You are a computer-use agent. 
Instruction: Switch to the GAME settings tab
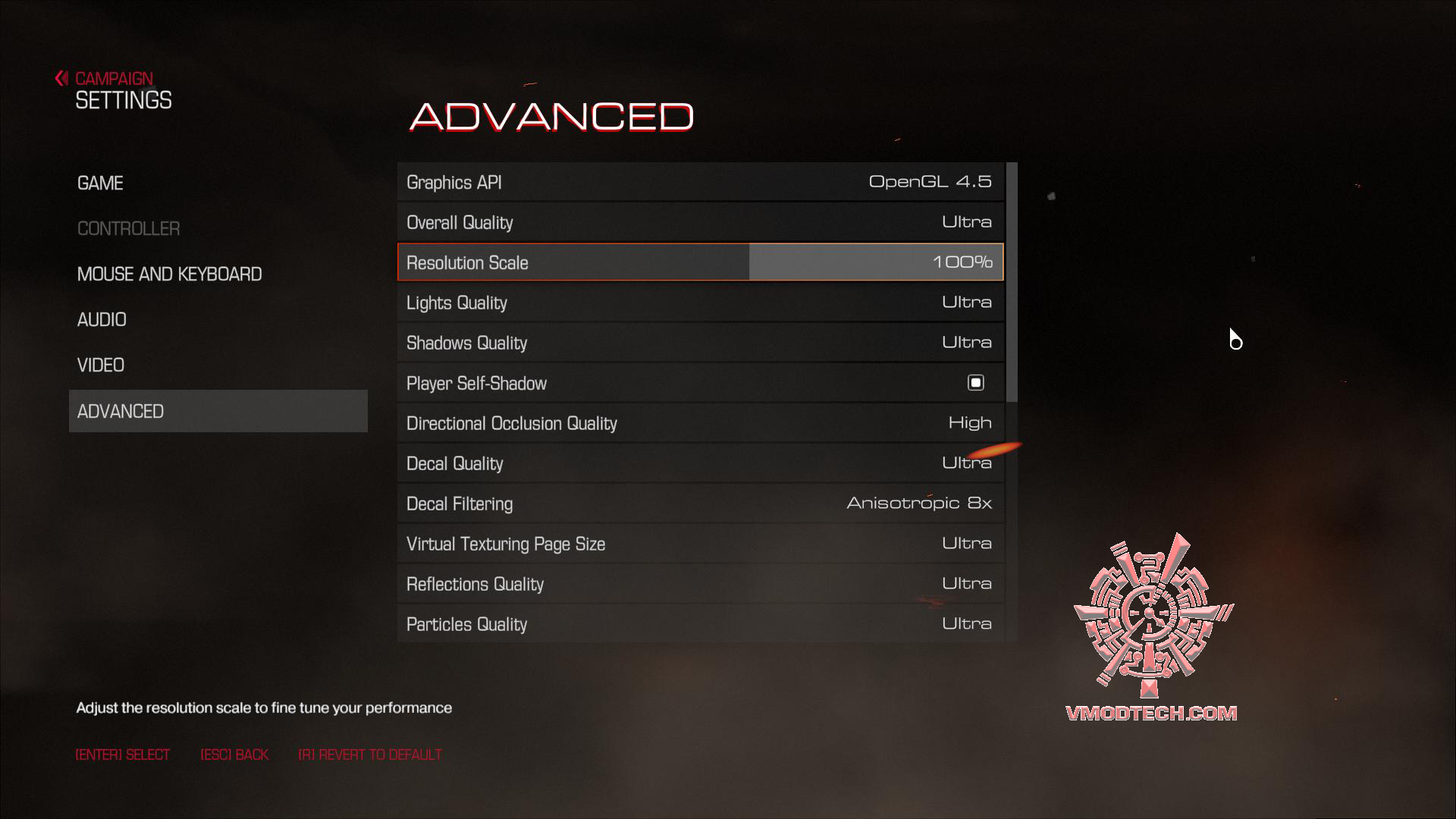pyautogui.click(x=99, y=182)
